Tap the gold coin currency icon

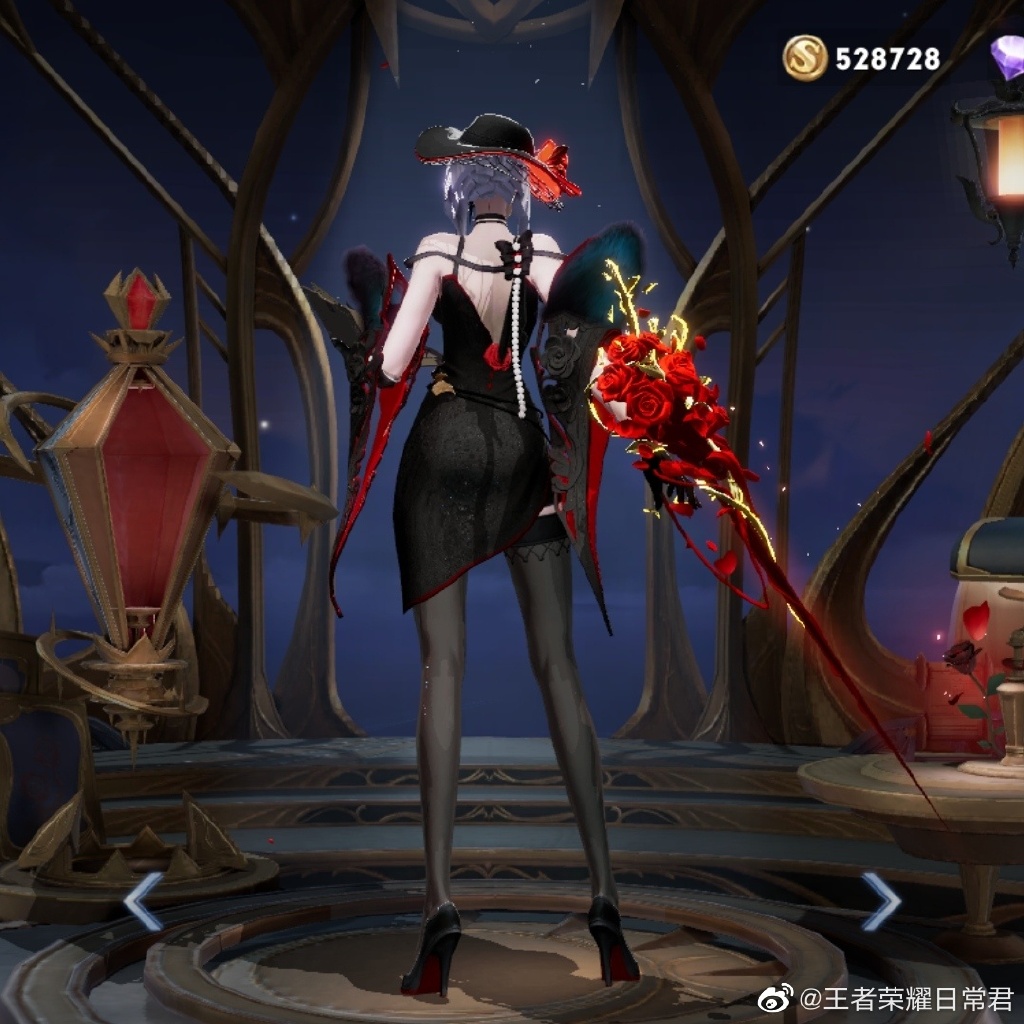coord(805,58)
